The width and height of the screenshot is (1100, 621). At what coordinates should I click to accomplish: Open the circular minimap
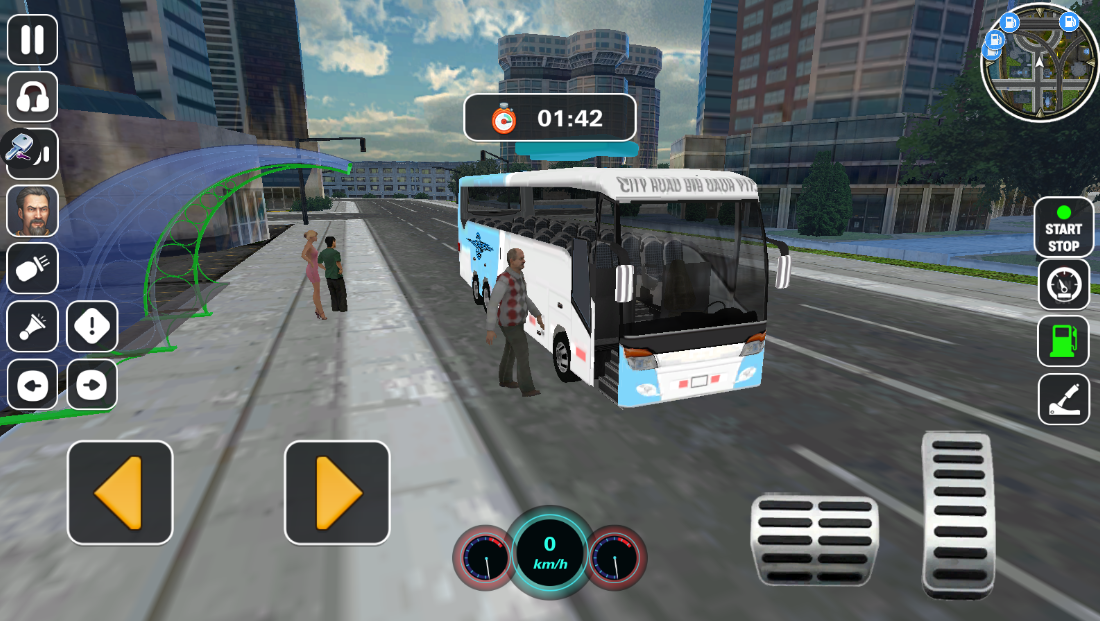[x=1039, y=61]
